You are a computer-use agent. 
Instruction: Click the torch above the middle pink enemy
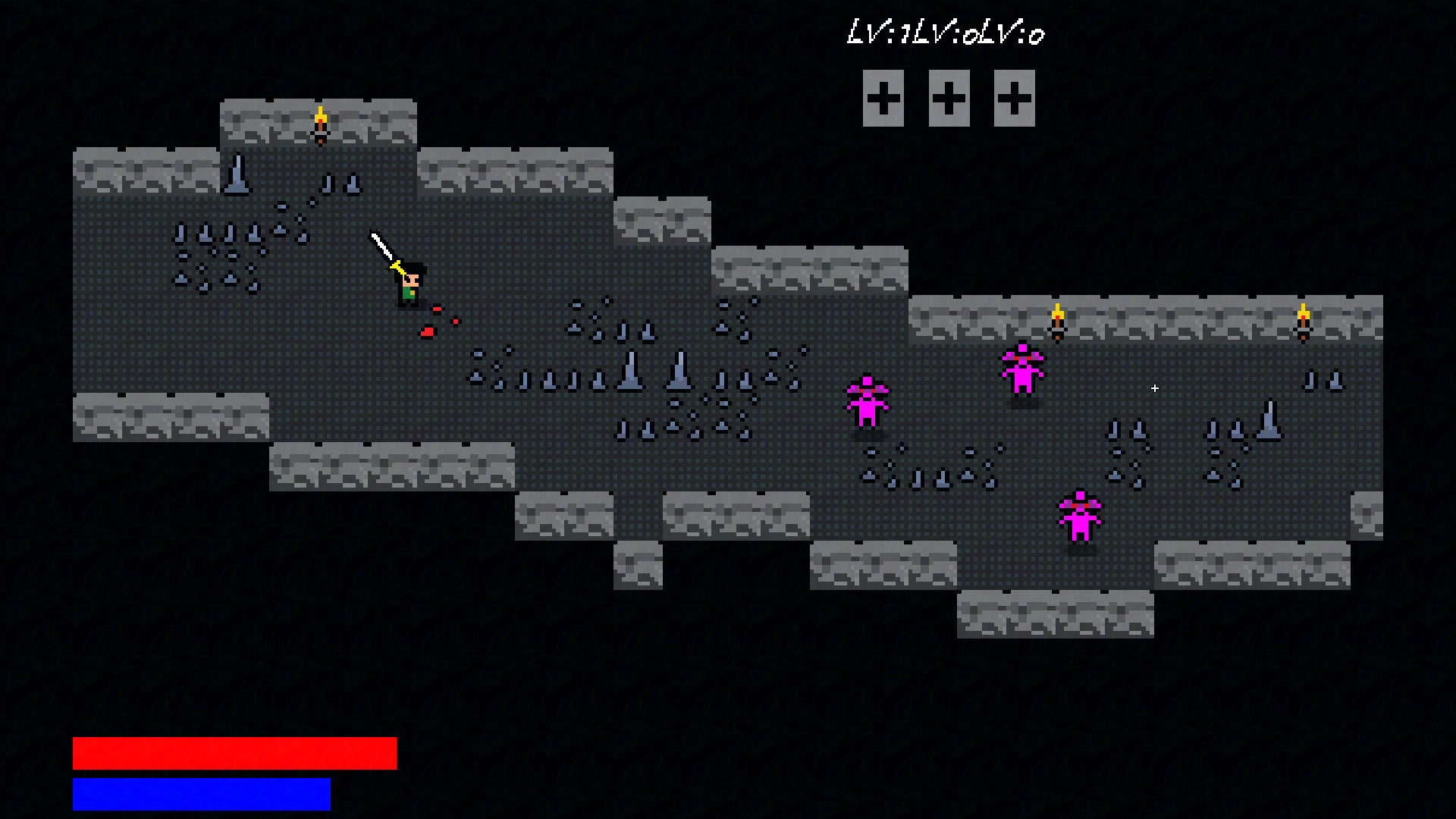point(1059,315)
